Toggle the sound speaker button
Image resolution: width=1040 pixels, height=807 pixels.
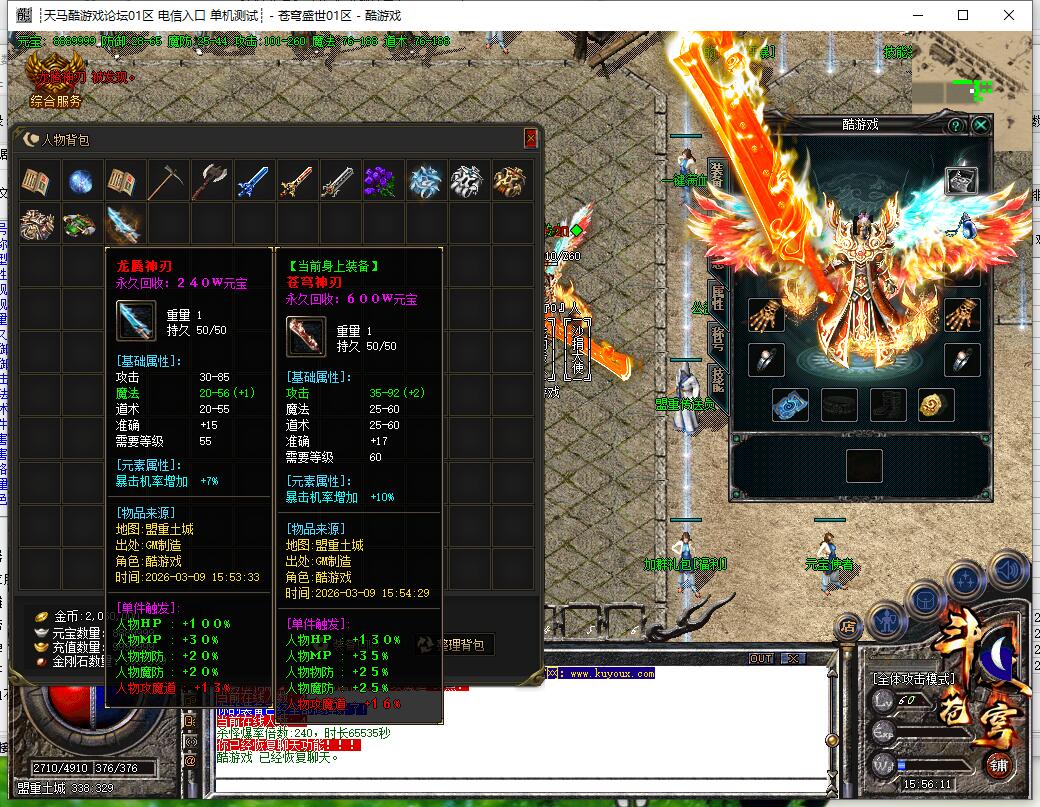point(1007,570)
